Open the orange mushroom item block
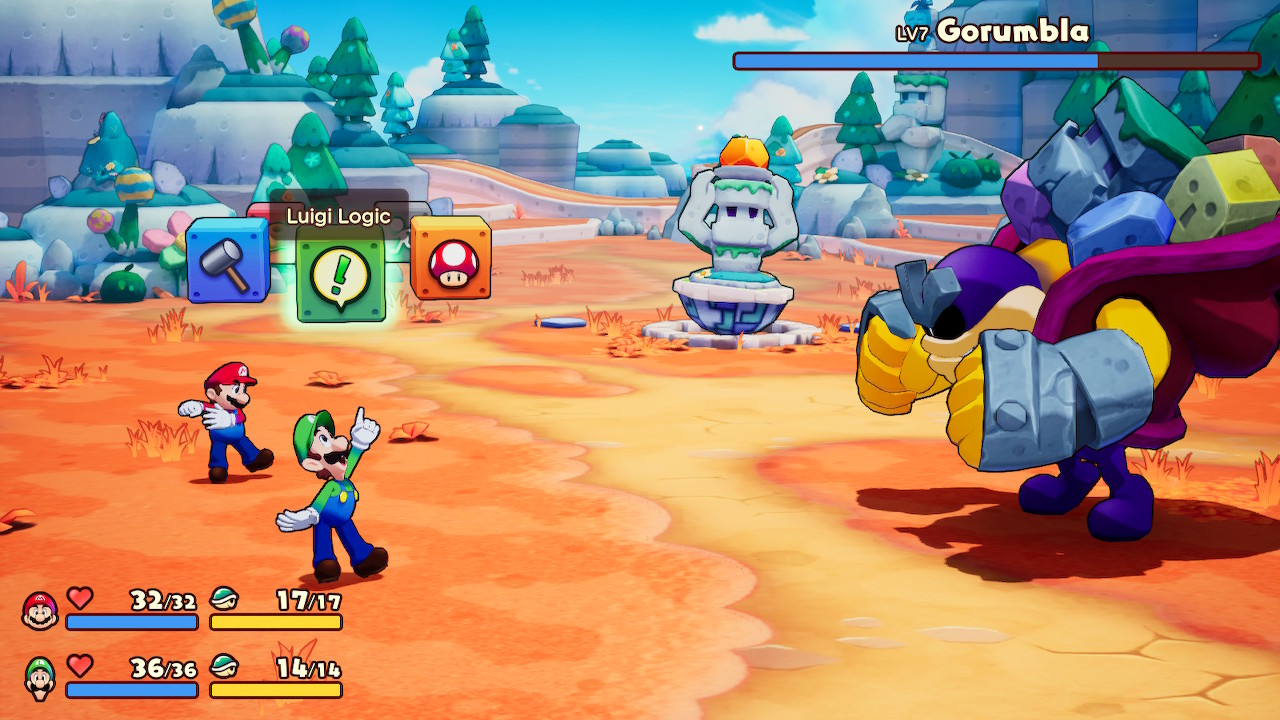Viewport: 1280px width, 720px height. [451, 259]
